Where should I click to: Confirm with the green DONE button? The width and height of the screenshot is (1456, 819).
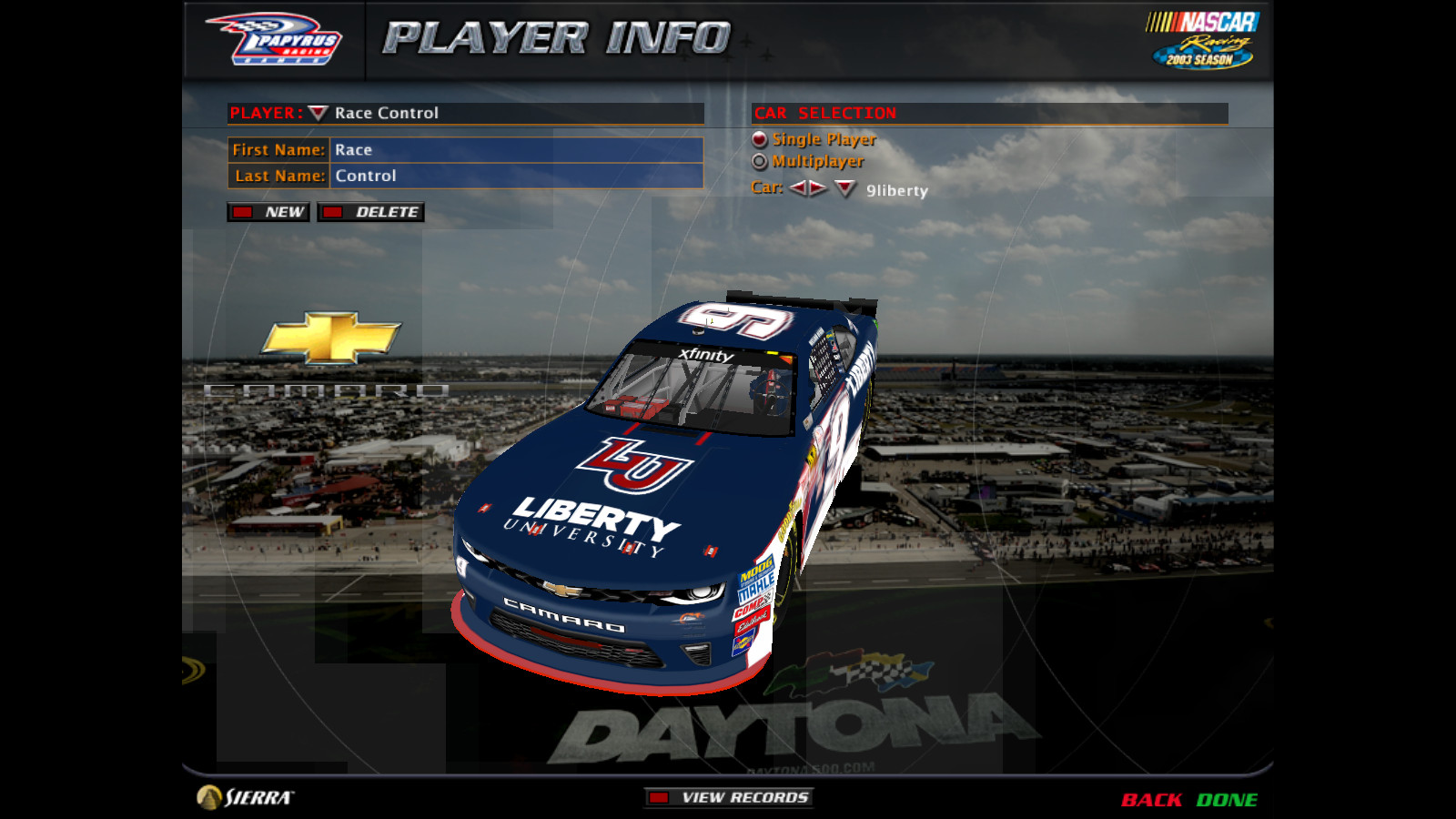[1227, 800]
